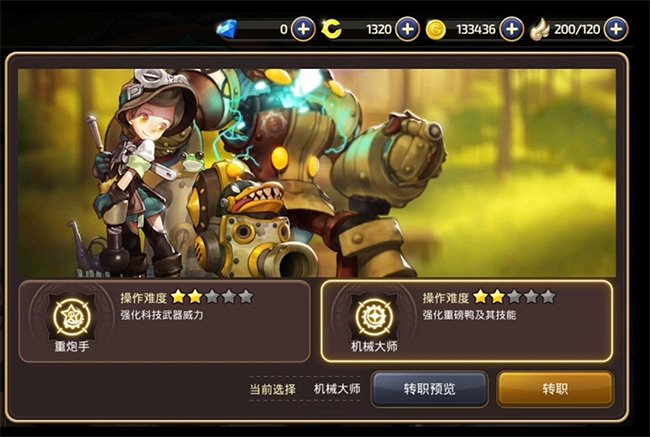Refill wing stamina with plus button
650x437 pixels.
click(616, 29)
